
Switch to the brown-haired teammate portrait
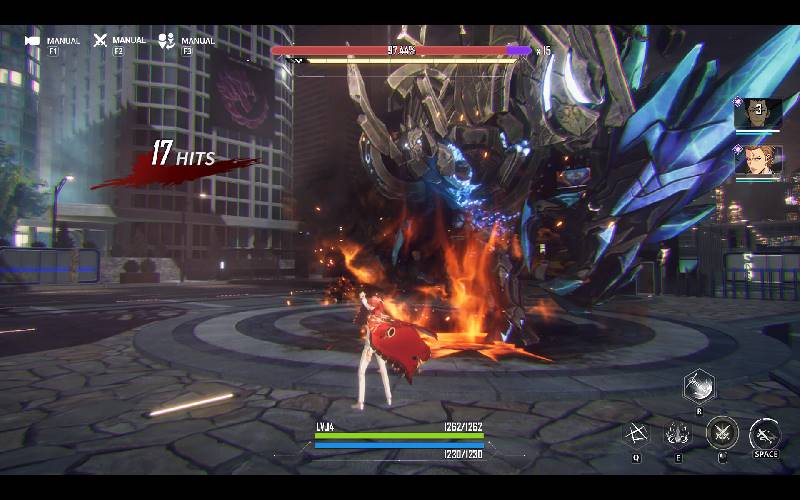click(x=758, y=161)
